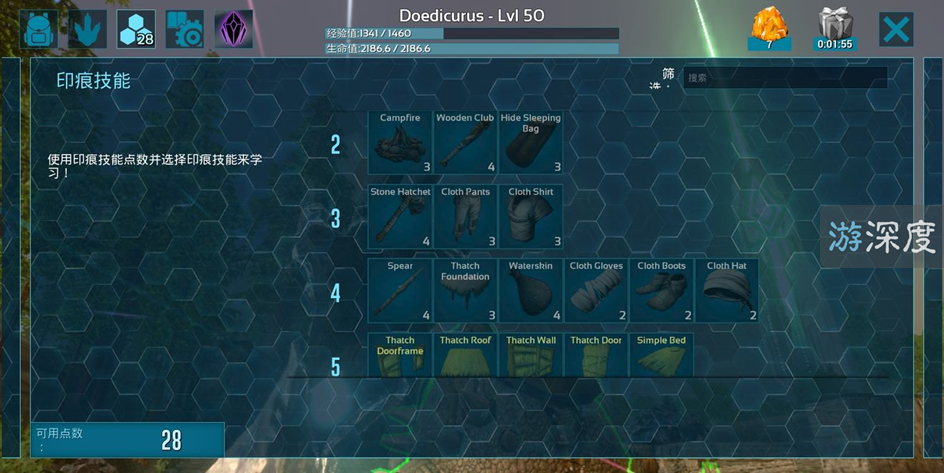Choose the Wooden Club engram
This screenshot has height=473, width=944.
click(x=465, y=143)
